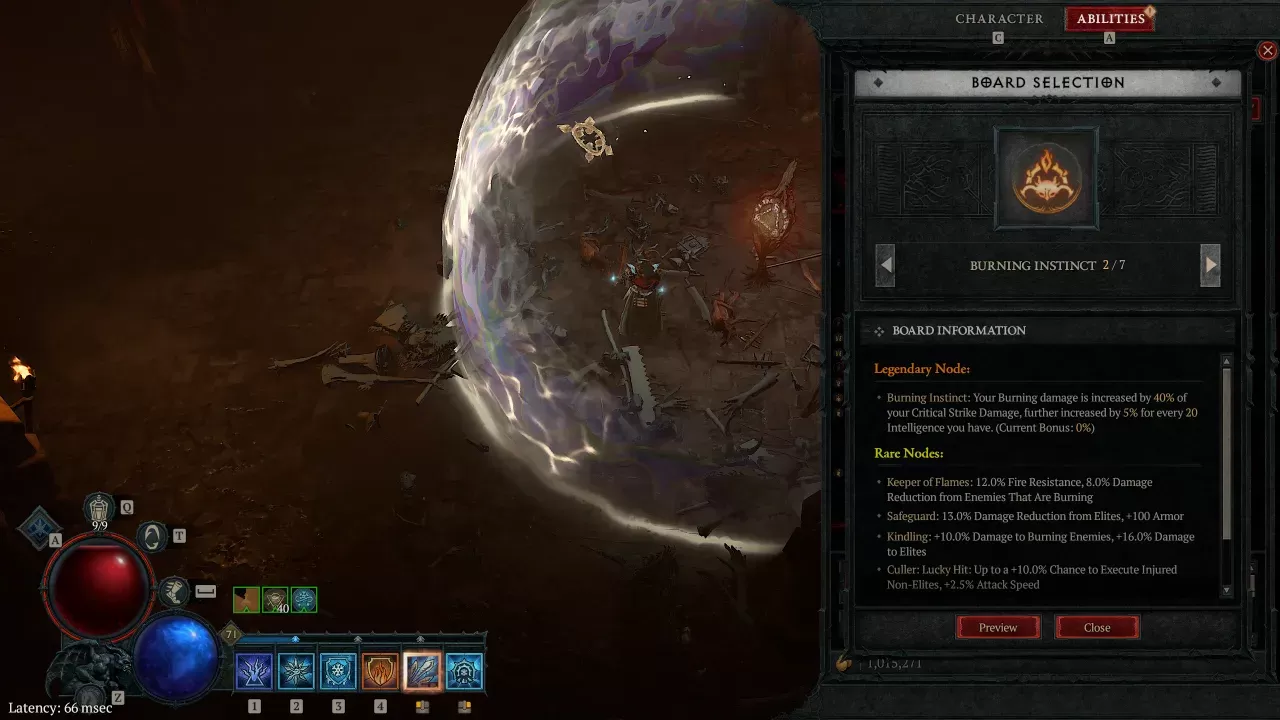Screen dimensions: 1280x720
Task: Activate the ultimate skill at the hotbar's right end
Action: tap(464, 670)
